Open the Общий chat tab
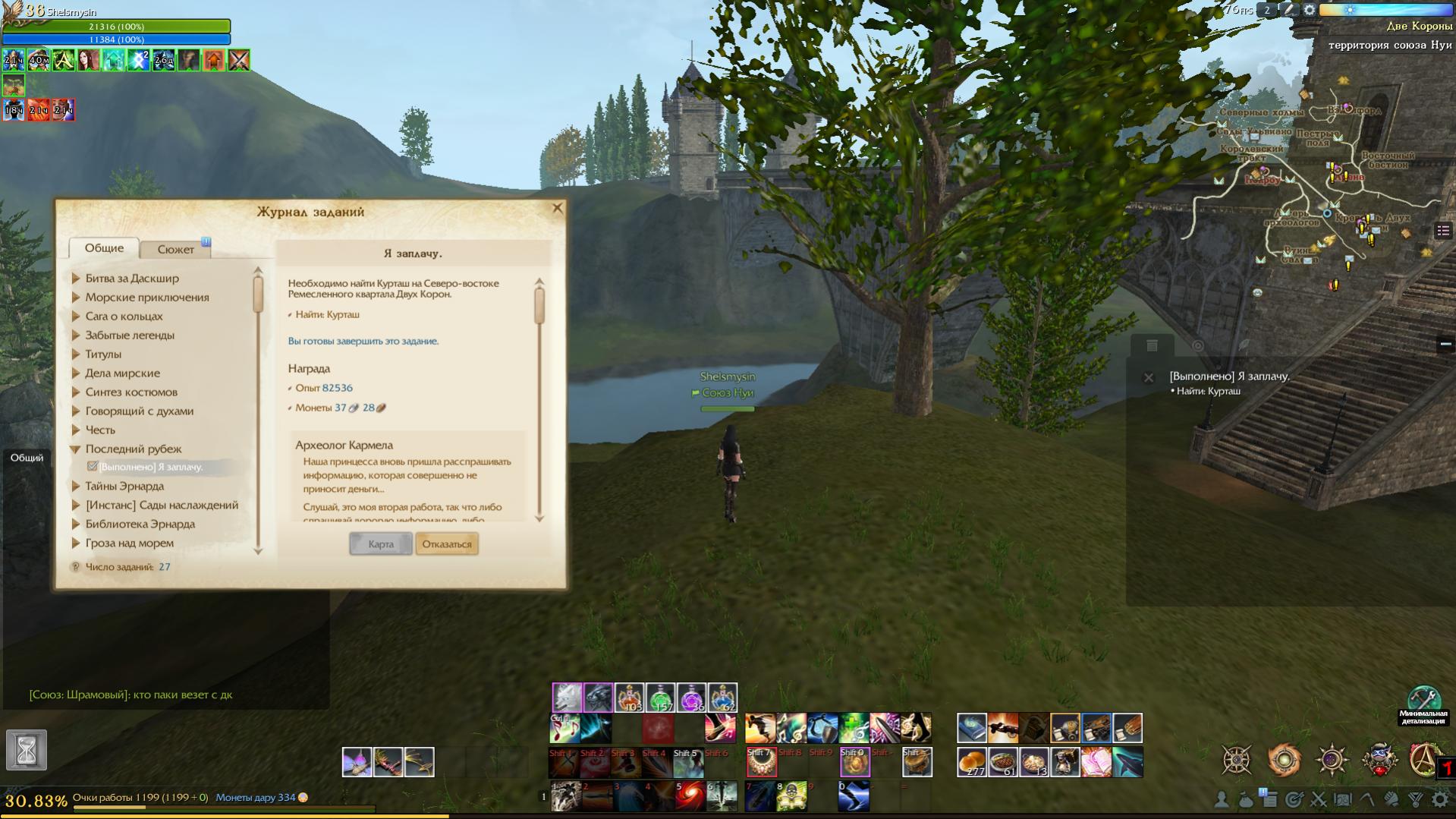Viewport: 1456px width, 819px height. 27,458
